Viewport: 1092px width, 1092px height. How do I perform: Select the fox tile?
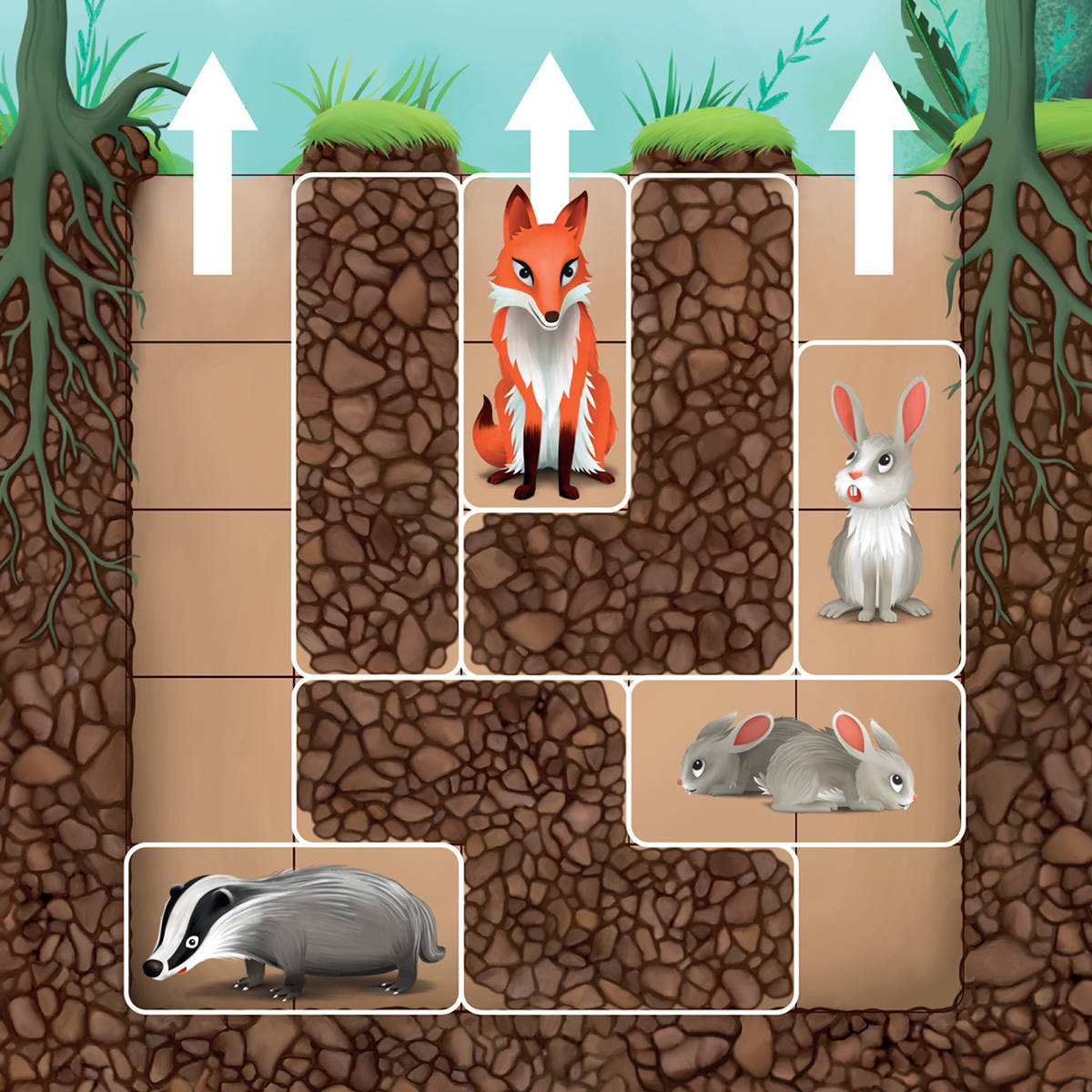pyautogui.click(x=544, y=341)
